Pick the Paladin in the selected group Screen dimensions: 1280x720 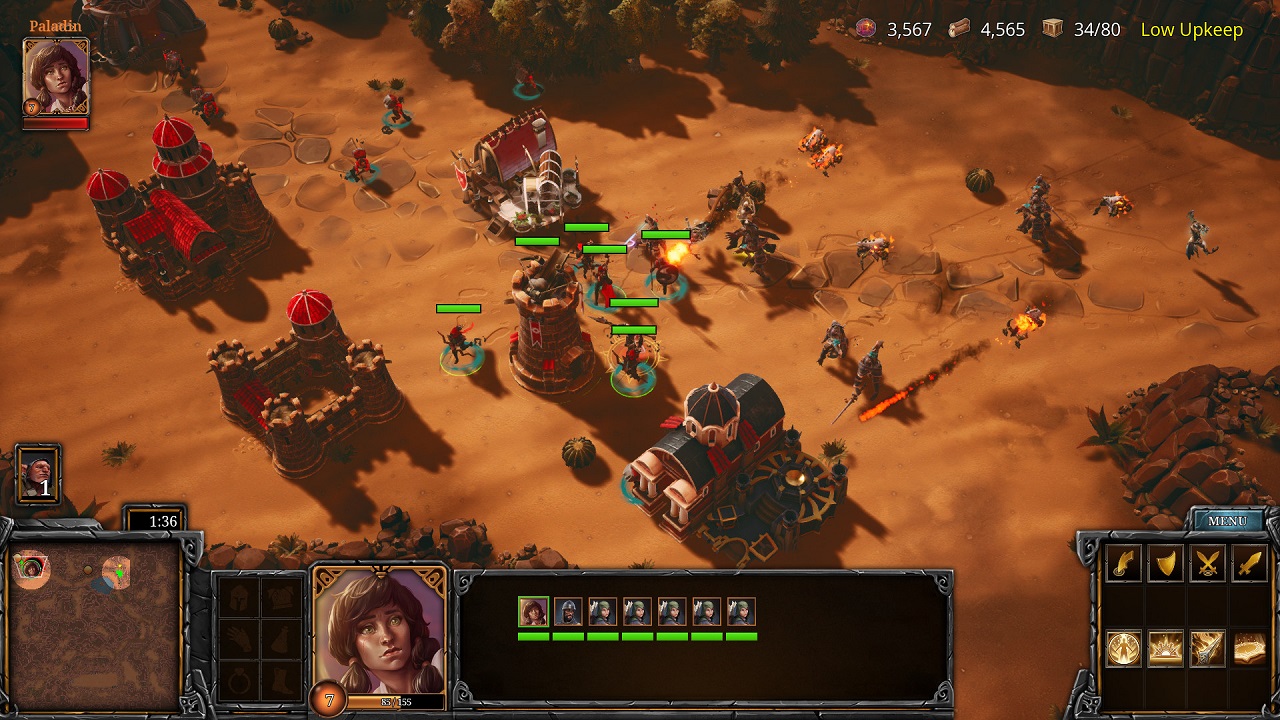point(534,611)
